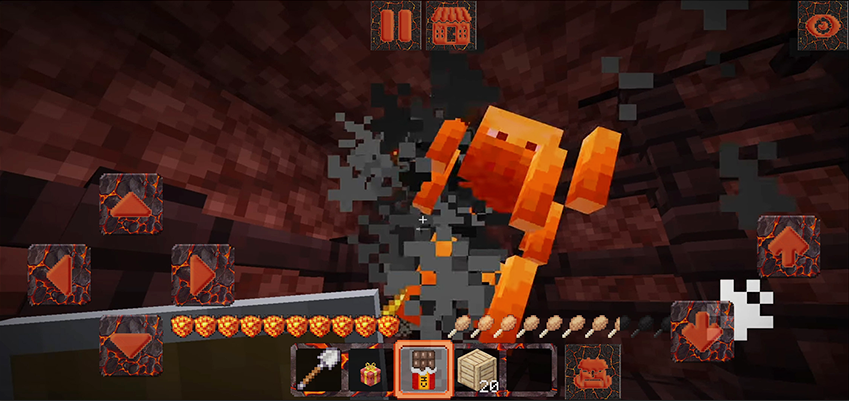Viewport: 849px width, 401px height.
Task: Tap the move left arrow
Action: click(x=59, y=274)
